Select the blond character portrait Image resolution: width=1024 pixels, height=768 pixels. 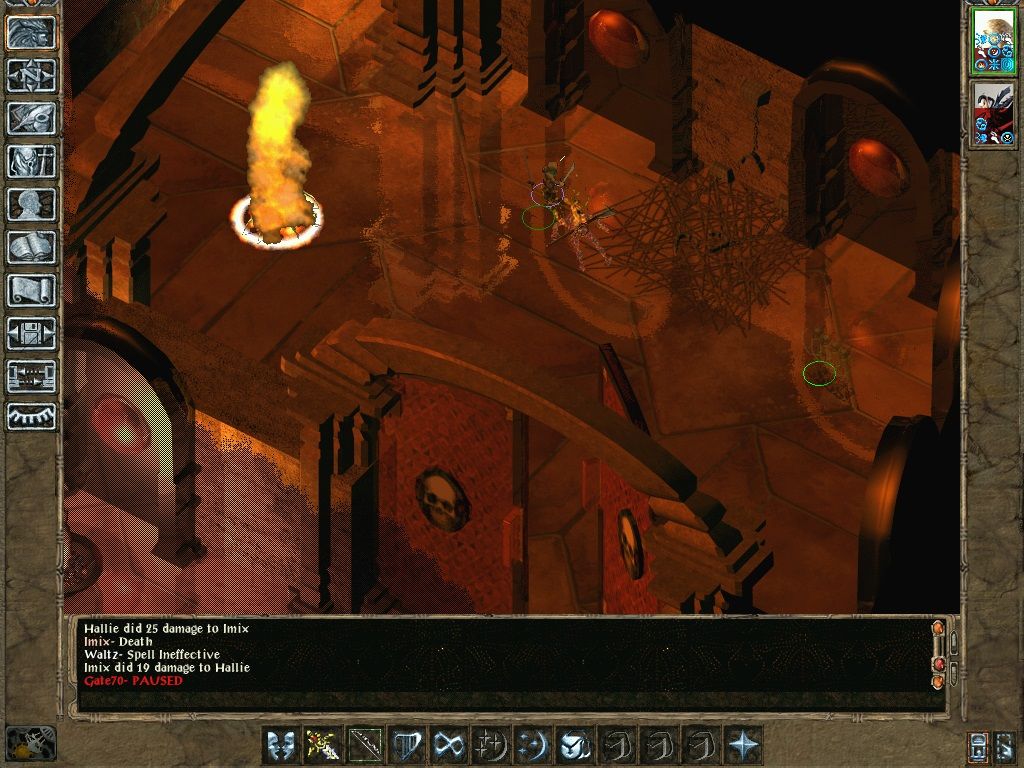click(993, 43)
